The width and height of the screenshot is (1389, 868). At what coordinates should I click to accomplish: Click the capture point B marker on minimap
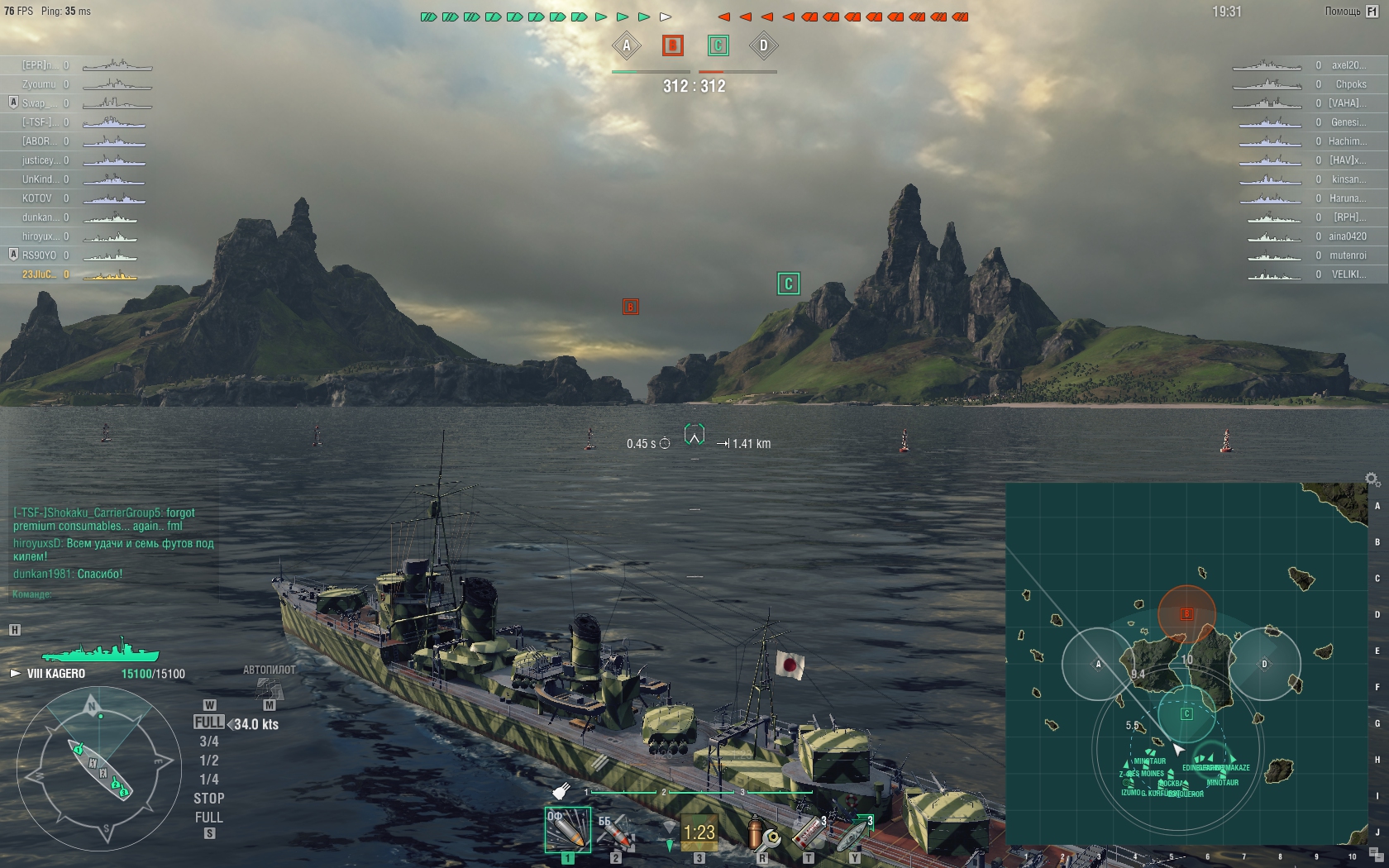click(1186, 614)
